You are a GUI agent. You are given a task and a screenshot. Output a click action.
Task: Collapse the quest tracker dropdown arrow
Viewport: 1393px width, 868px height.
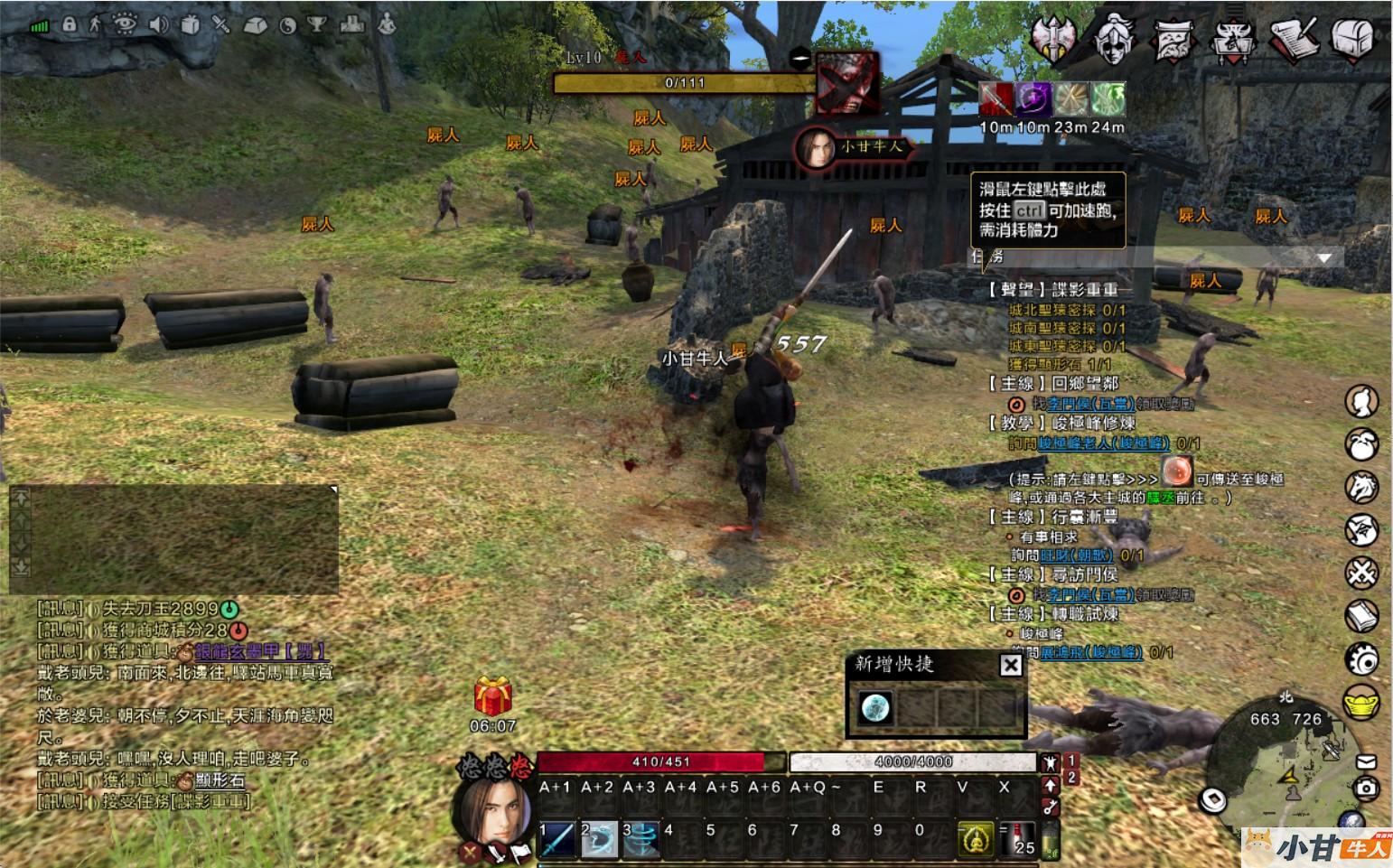[x=1324, y=258]
